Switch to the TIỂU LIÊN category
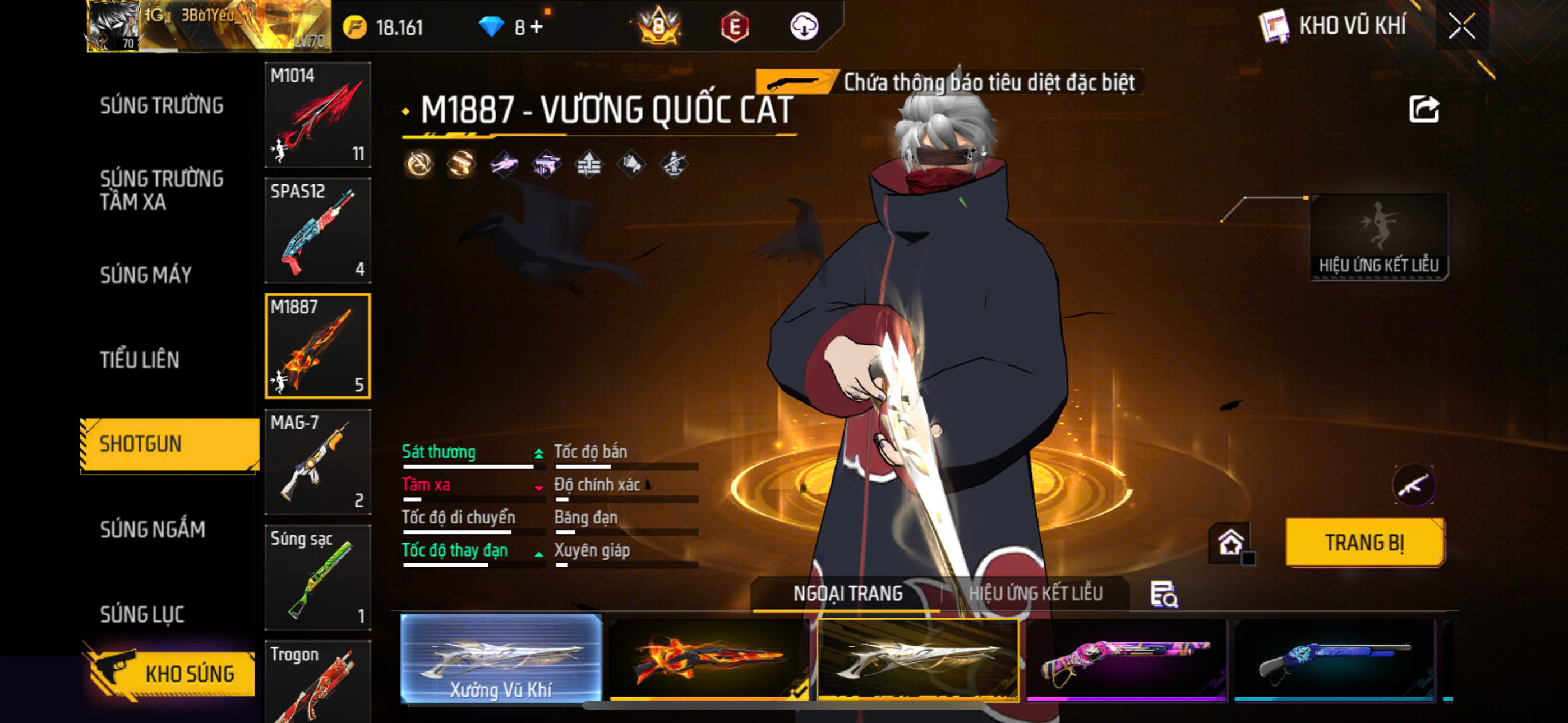1568x723 pixels. pyautogui.click(x=140, y=360)
